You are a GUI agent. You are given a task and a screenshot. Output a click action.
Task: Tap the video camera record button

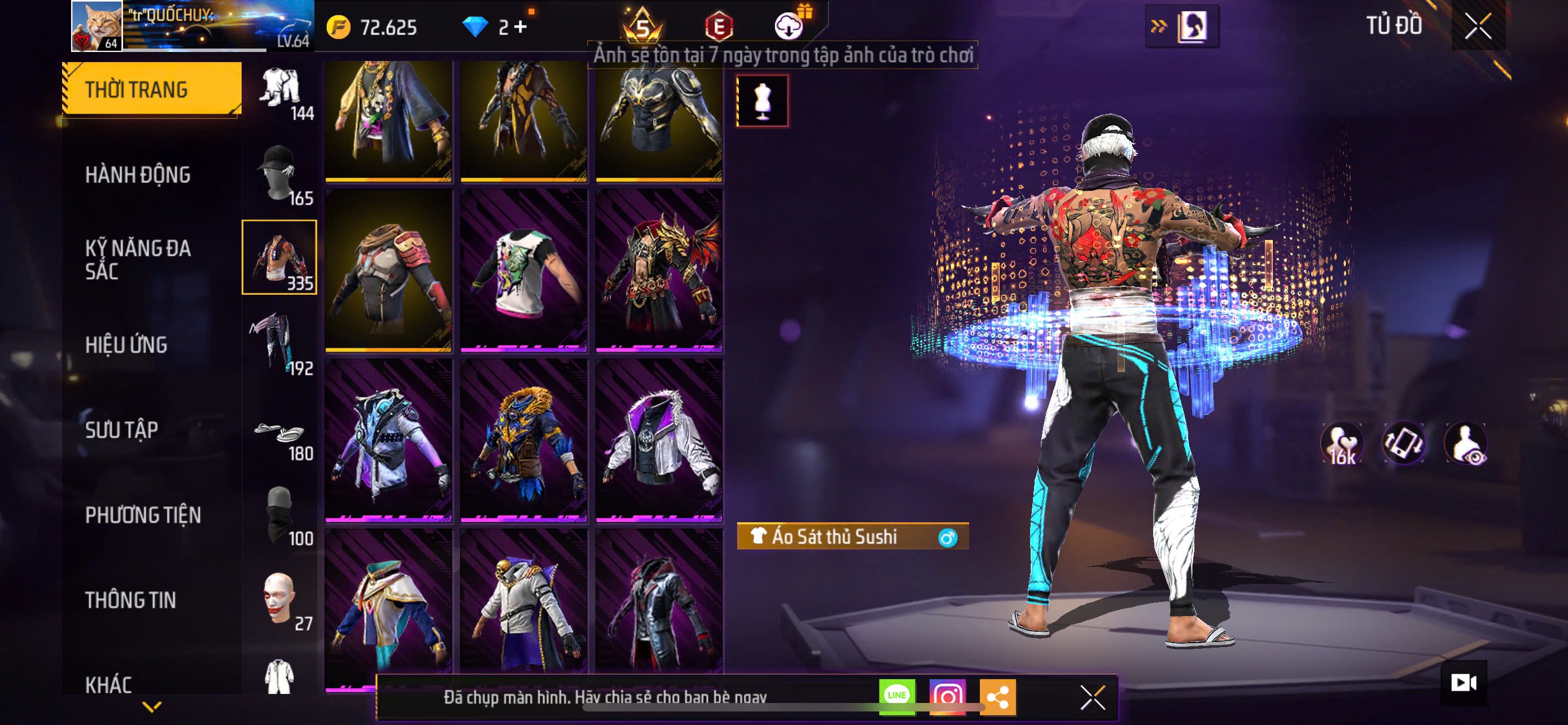(x=1464, y=683)
